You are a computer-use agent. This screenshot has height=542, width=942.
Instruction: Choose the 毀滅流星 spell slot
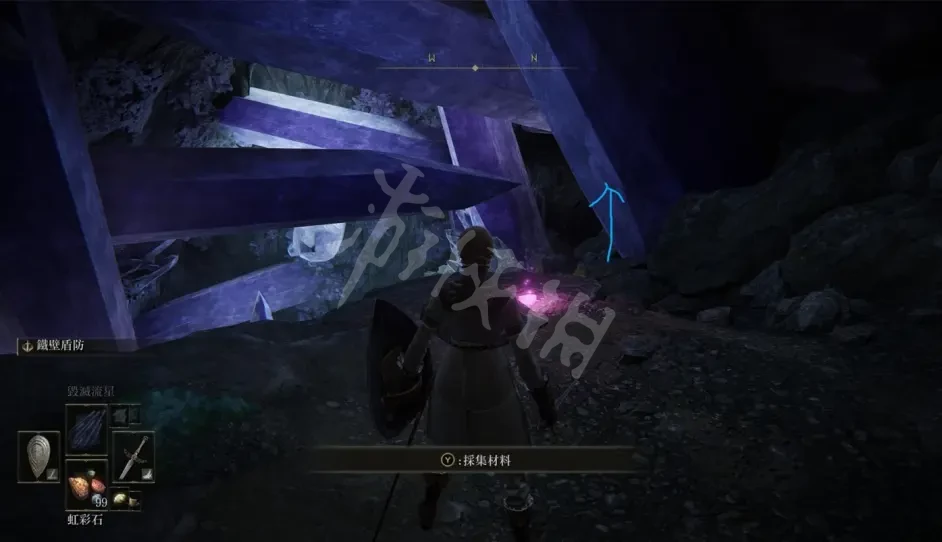point(87,426)
